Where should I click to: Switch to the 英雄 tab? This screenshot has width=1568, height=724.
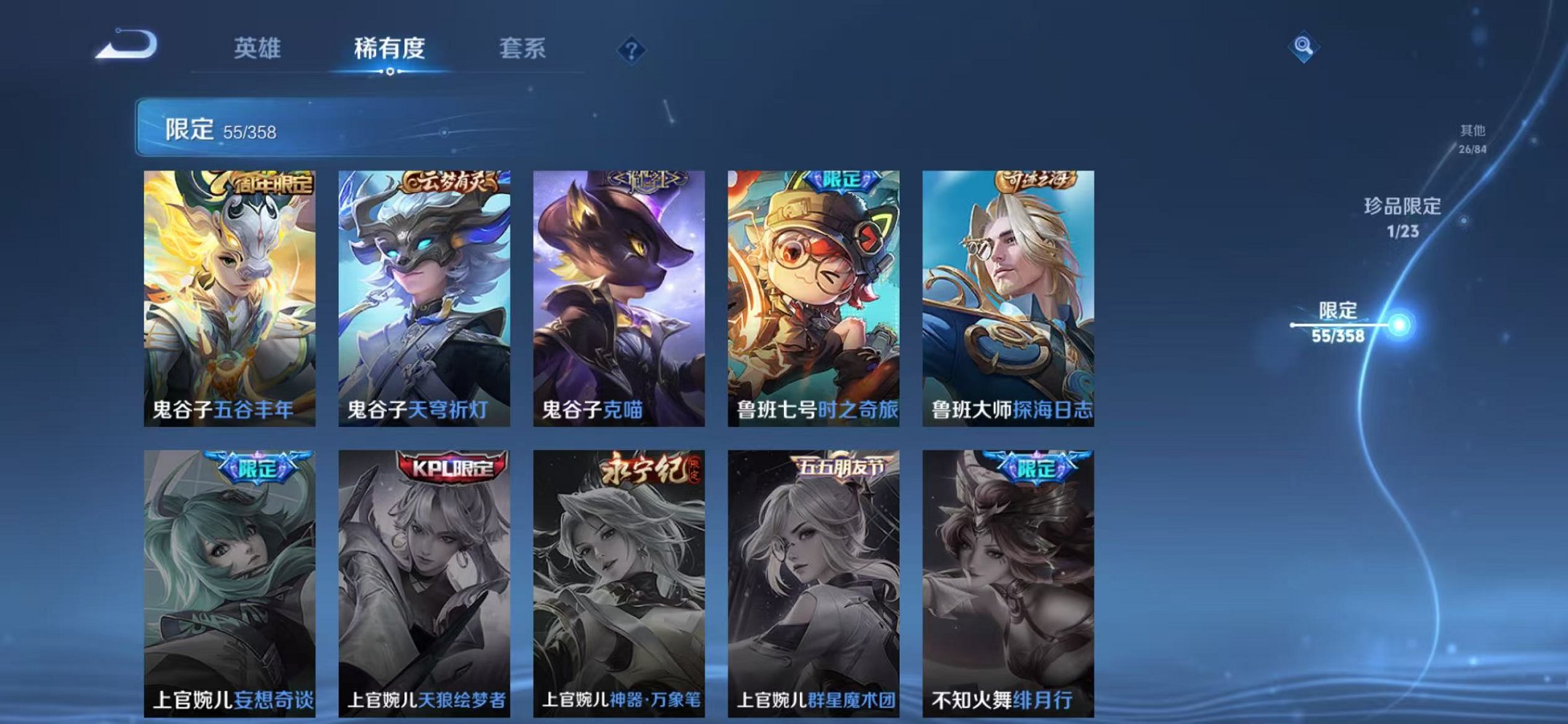click(x=258, y=50)
